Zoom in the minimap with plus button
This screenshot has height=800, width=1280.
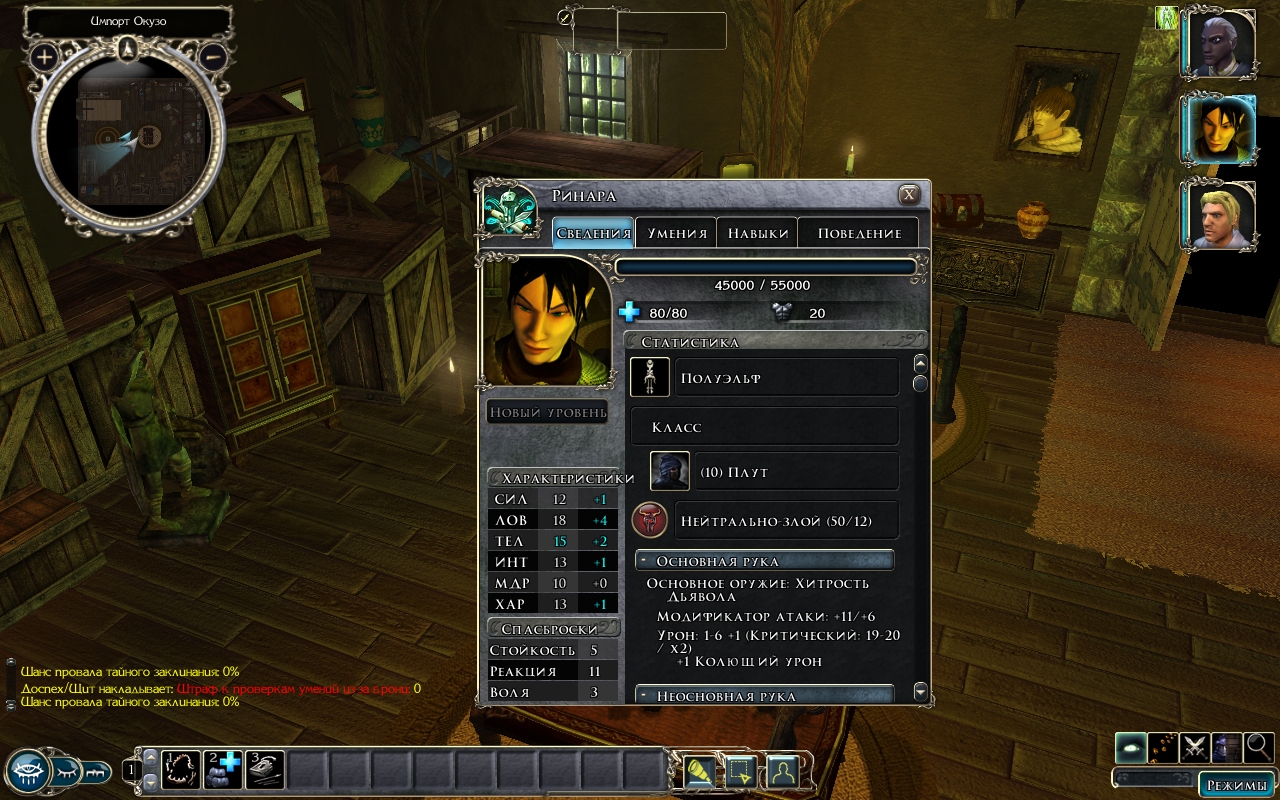44,56
